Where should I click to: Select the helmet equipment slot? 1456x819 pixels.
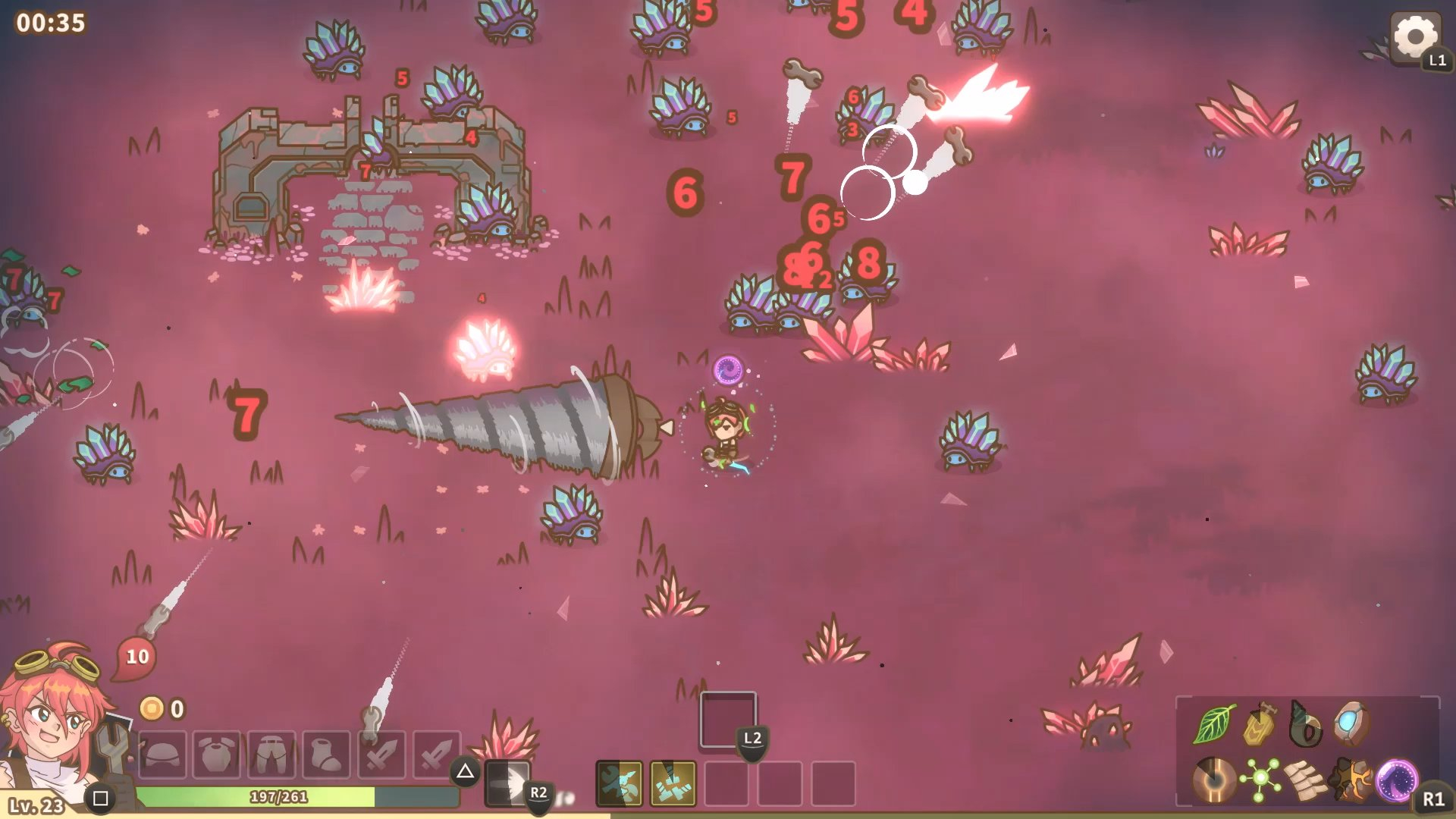tap(162, 754)
